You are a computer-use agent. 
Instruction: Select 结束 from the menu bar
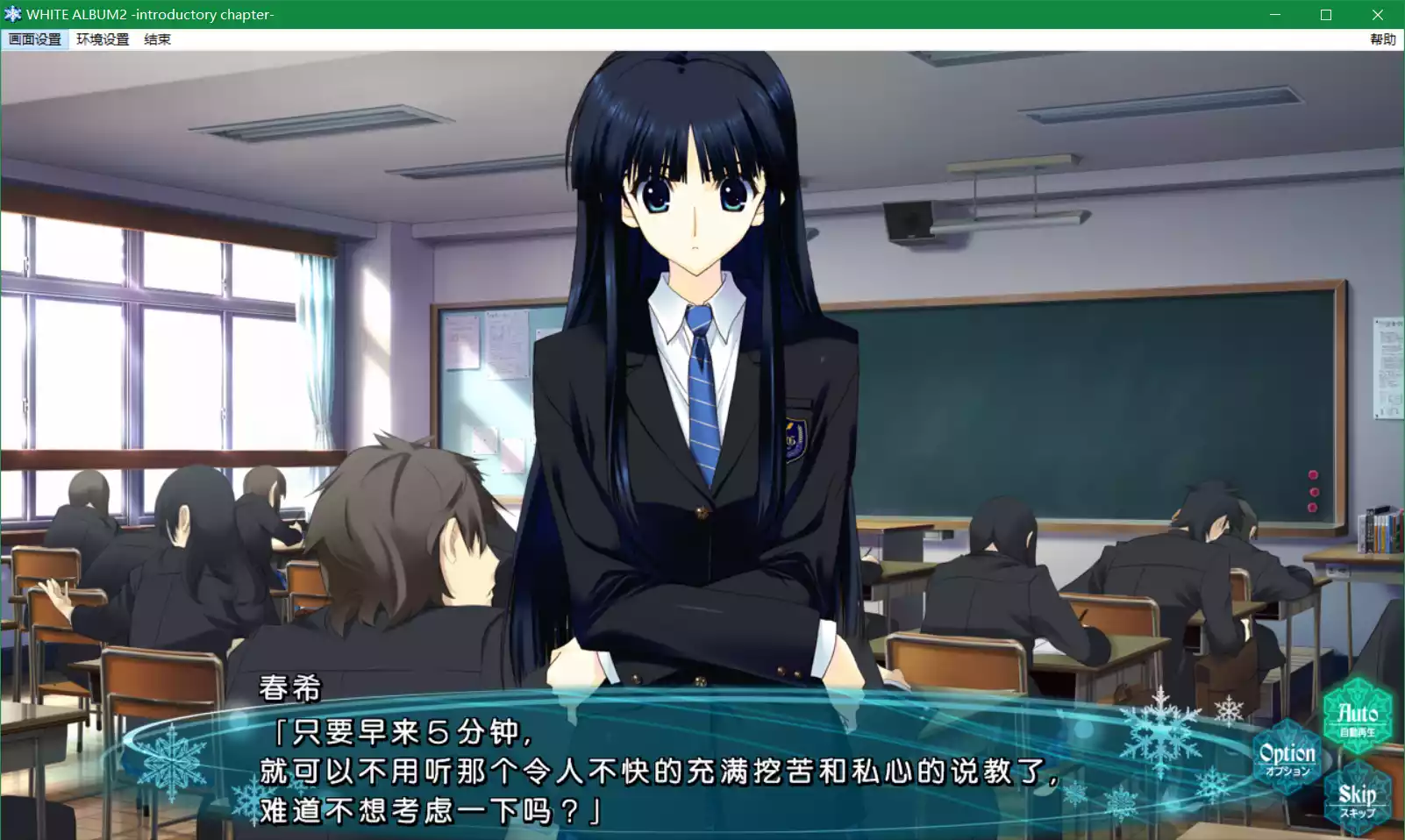pos(155,39)
